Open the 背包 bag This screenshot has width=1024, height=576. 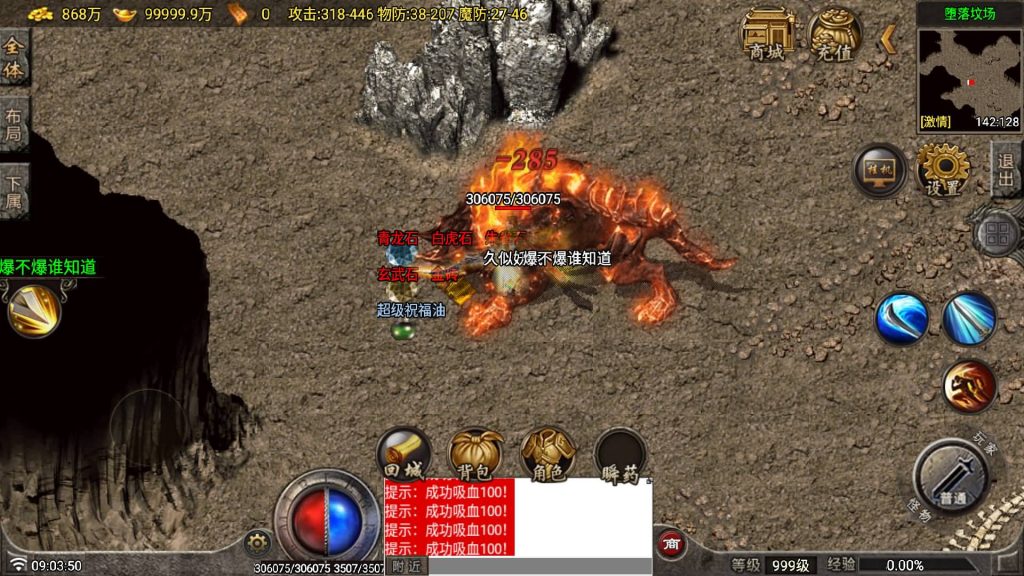[x=475, y=454]
